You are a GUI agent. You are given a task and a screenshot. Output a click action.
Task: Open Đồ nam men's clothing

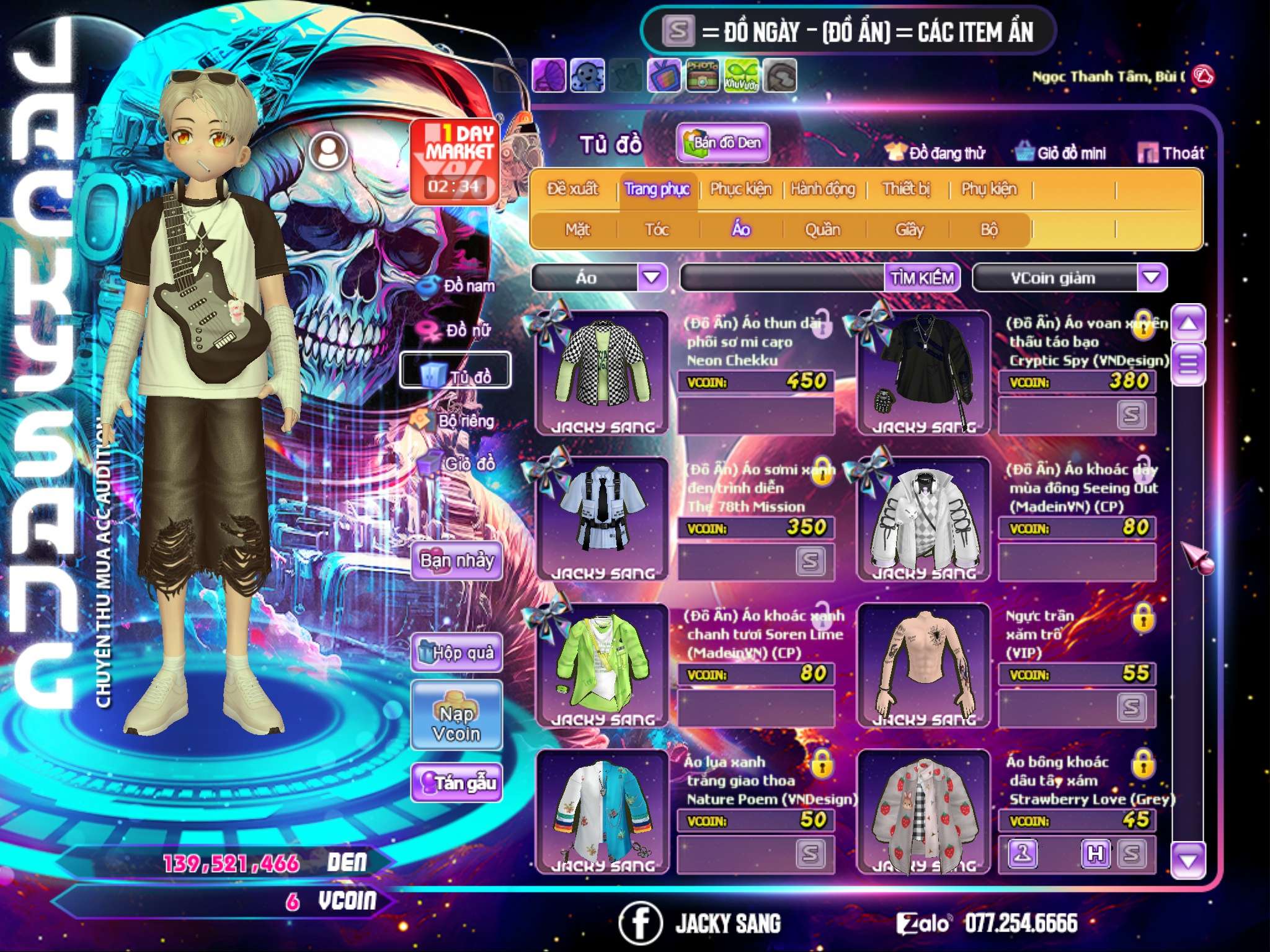460,286
